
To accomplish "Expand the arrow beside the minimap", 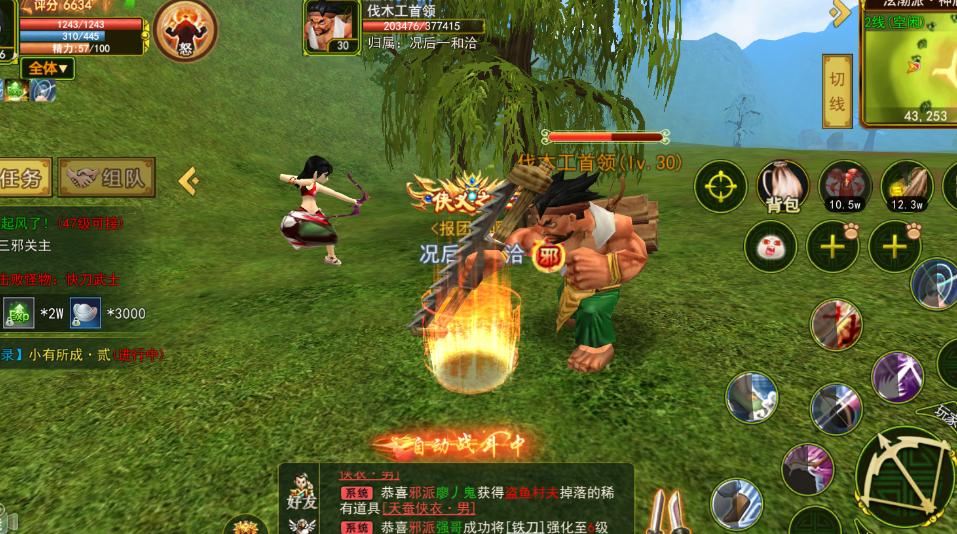I will tap(840, 14).
